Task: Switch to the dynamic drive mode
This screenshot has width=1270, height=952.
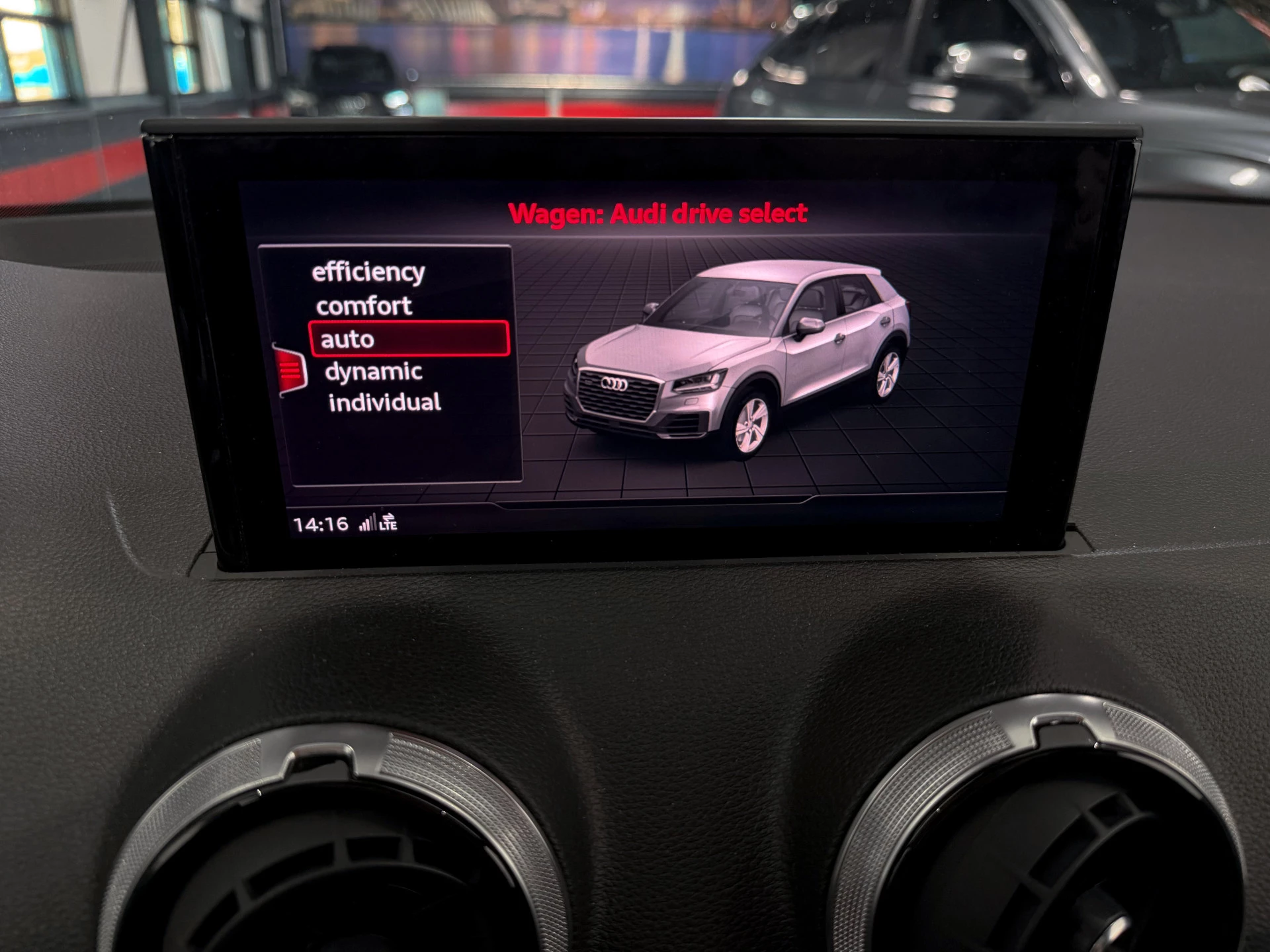Action: (x=374, y=372)
